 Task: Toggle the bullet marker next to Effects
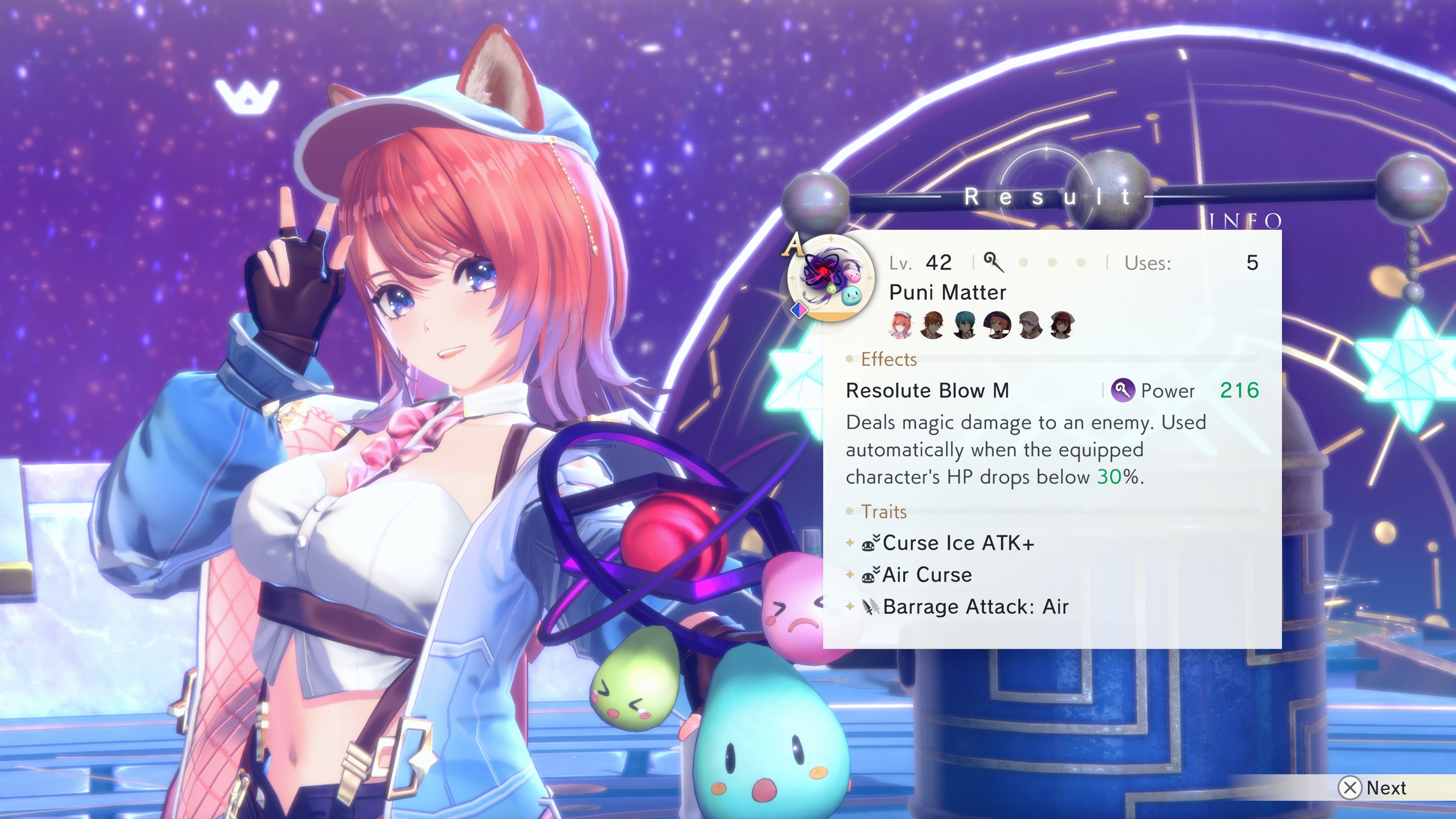849,359
